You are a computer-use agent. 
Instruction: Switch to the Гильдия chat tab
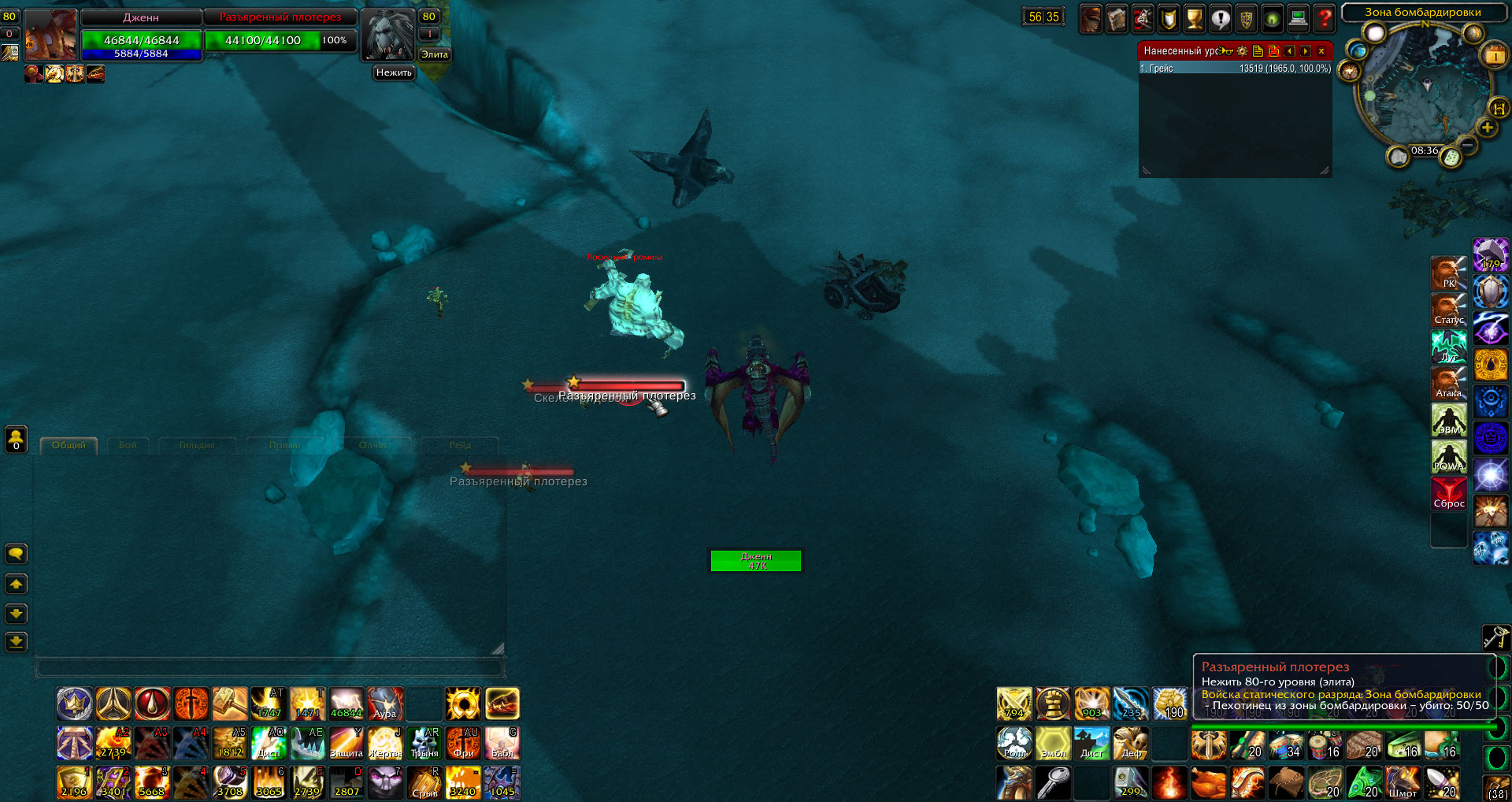(197, 446)
